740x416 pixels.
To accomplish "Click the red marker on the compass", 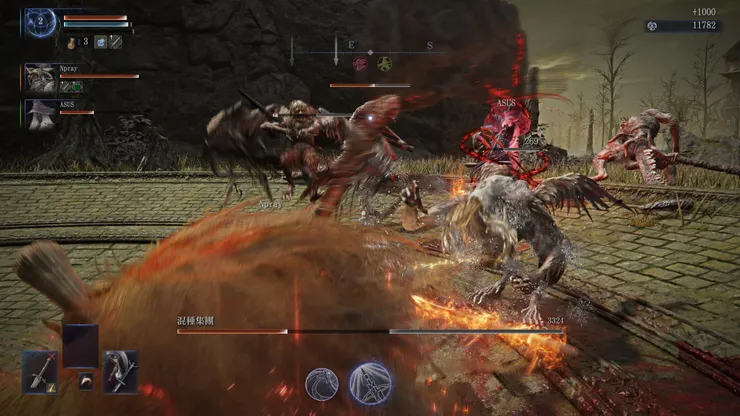I will click(x=359, y=63).
